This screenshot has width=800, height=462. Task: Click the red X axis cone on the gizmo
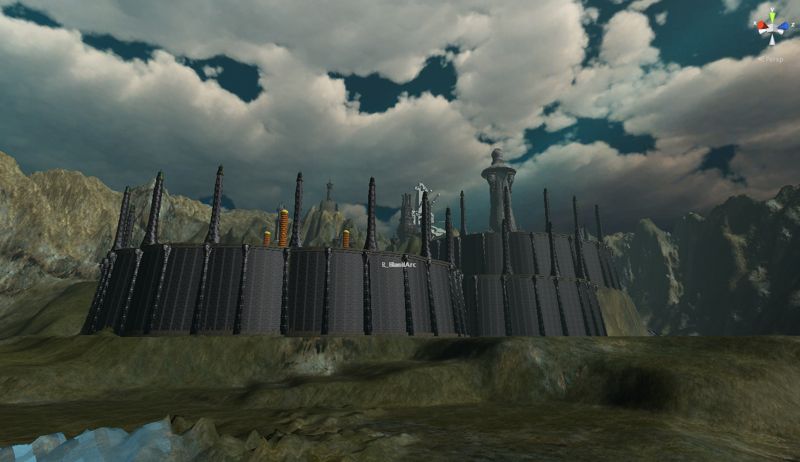click(759, 27)
